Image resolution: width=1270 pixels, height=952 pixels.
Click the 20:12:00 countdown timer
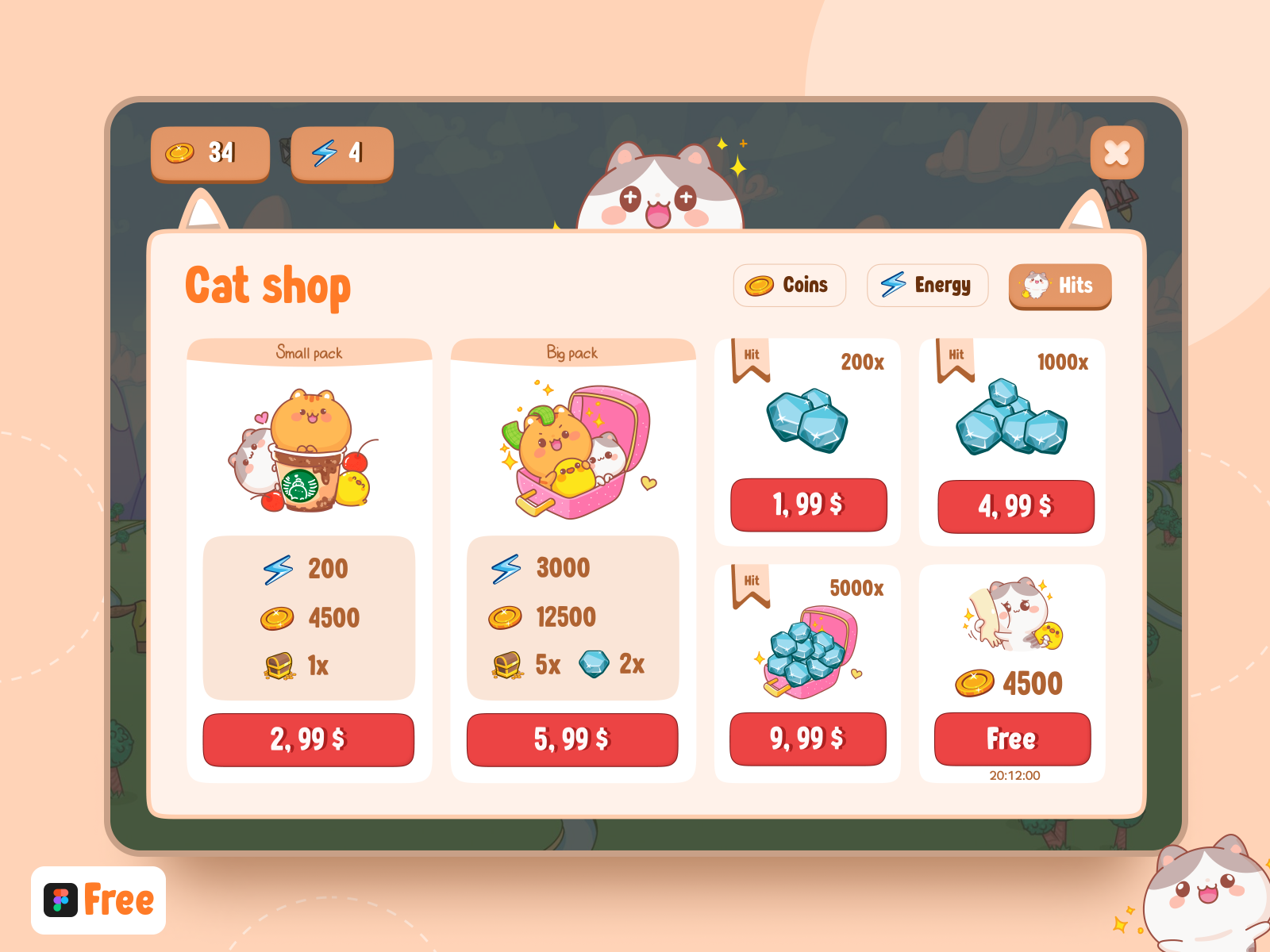pyautogui.click(x=1013, y=776)
